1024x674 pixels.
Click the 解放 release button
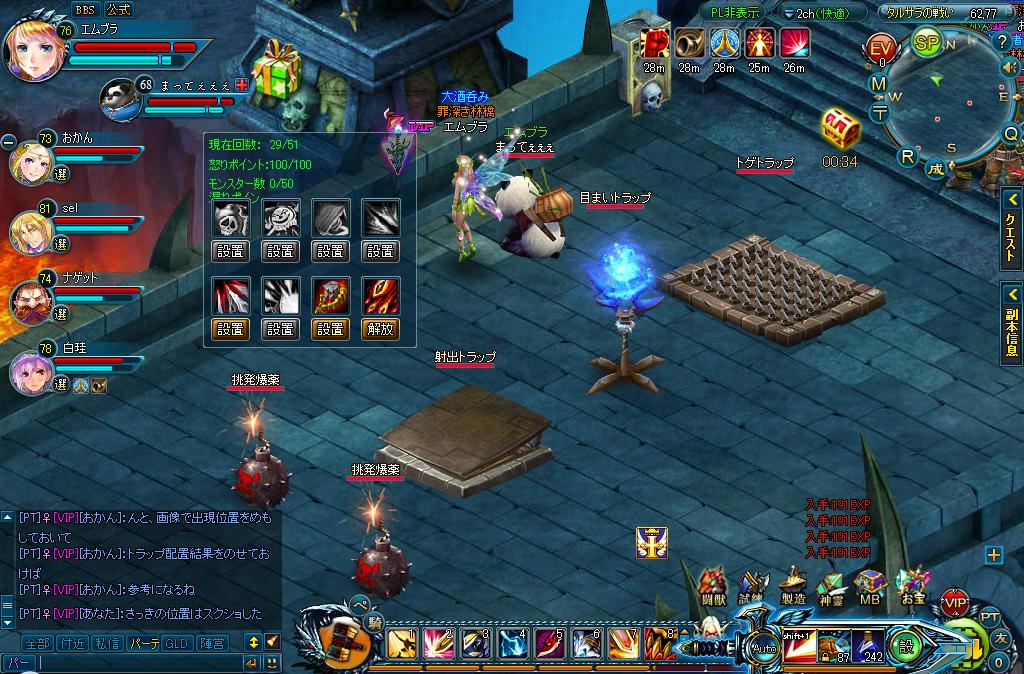[x=381, y=328]
